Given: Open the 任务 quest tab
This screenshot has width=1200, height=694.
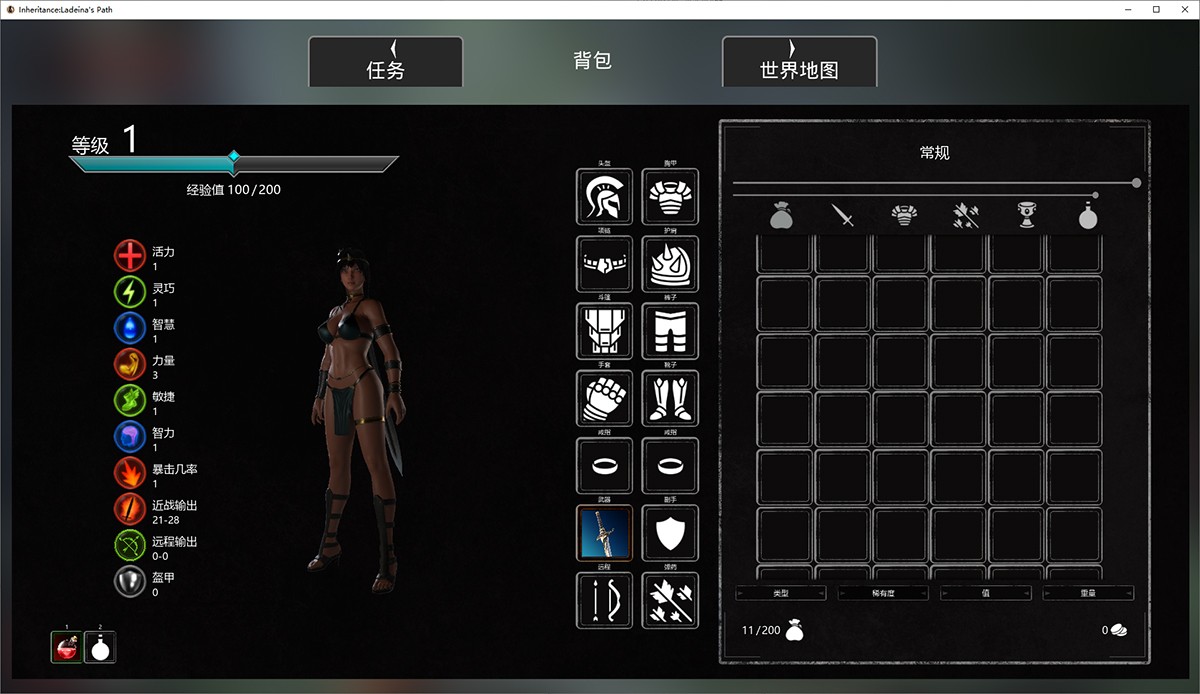Looking at the screenshot, I should coord(385,62).
